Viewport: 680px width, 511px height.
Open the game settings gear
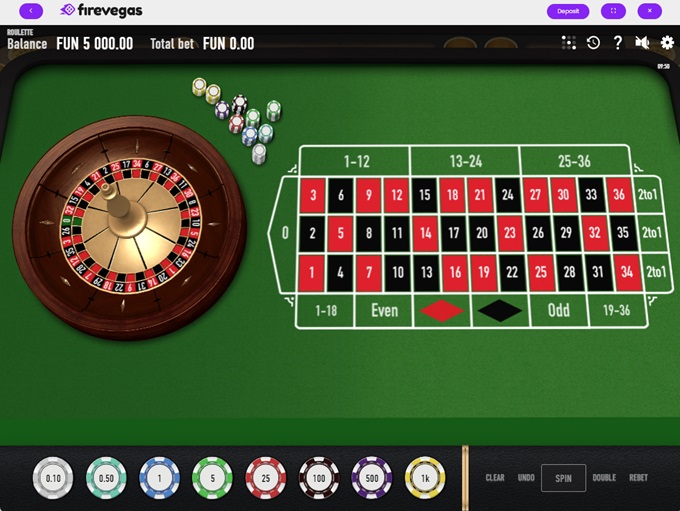pos(667,43)
